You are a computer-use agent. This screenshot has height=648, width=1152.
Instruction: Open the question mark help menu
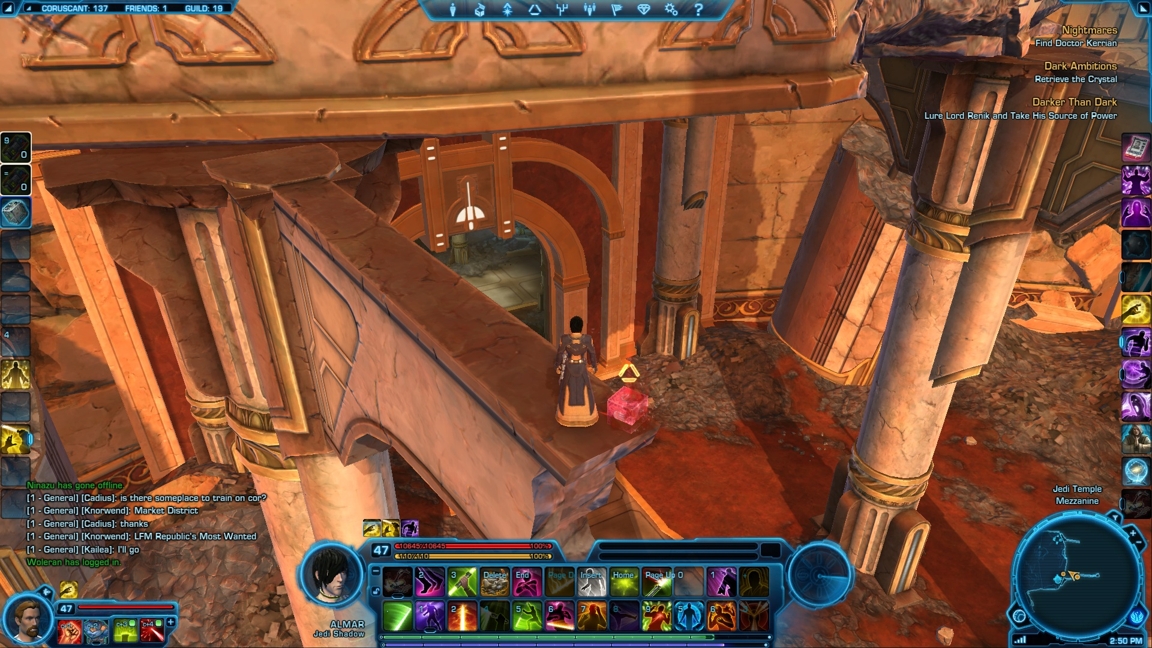(x=698, y=10)
